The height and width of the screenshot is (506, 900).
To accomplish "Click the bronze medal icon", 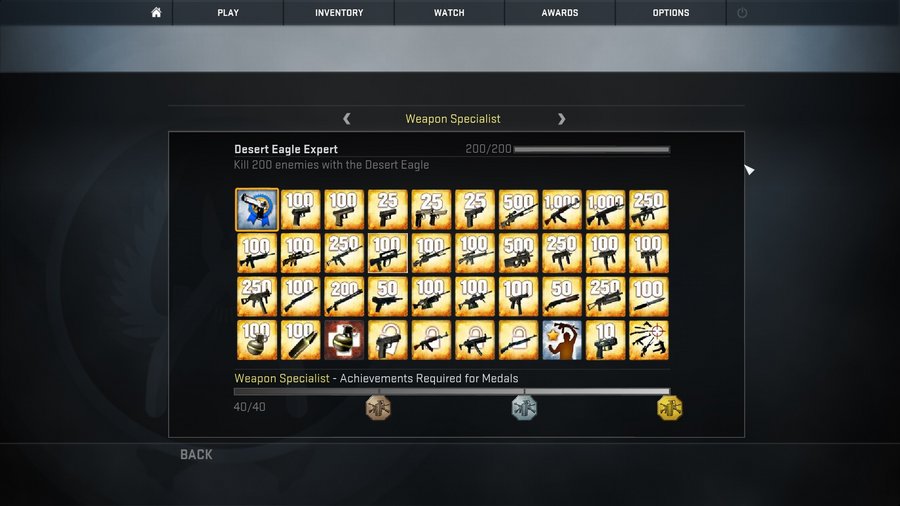I will point(378,407).
